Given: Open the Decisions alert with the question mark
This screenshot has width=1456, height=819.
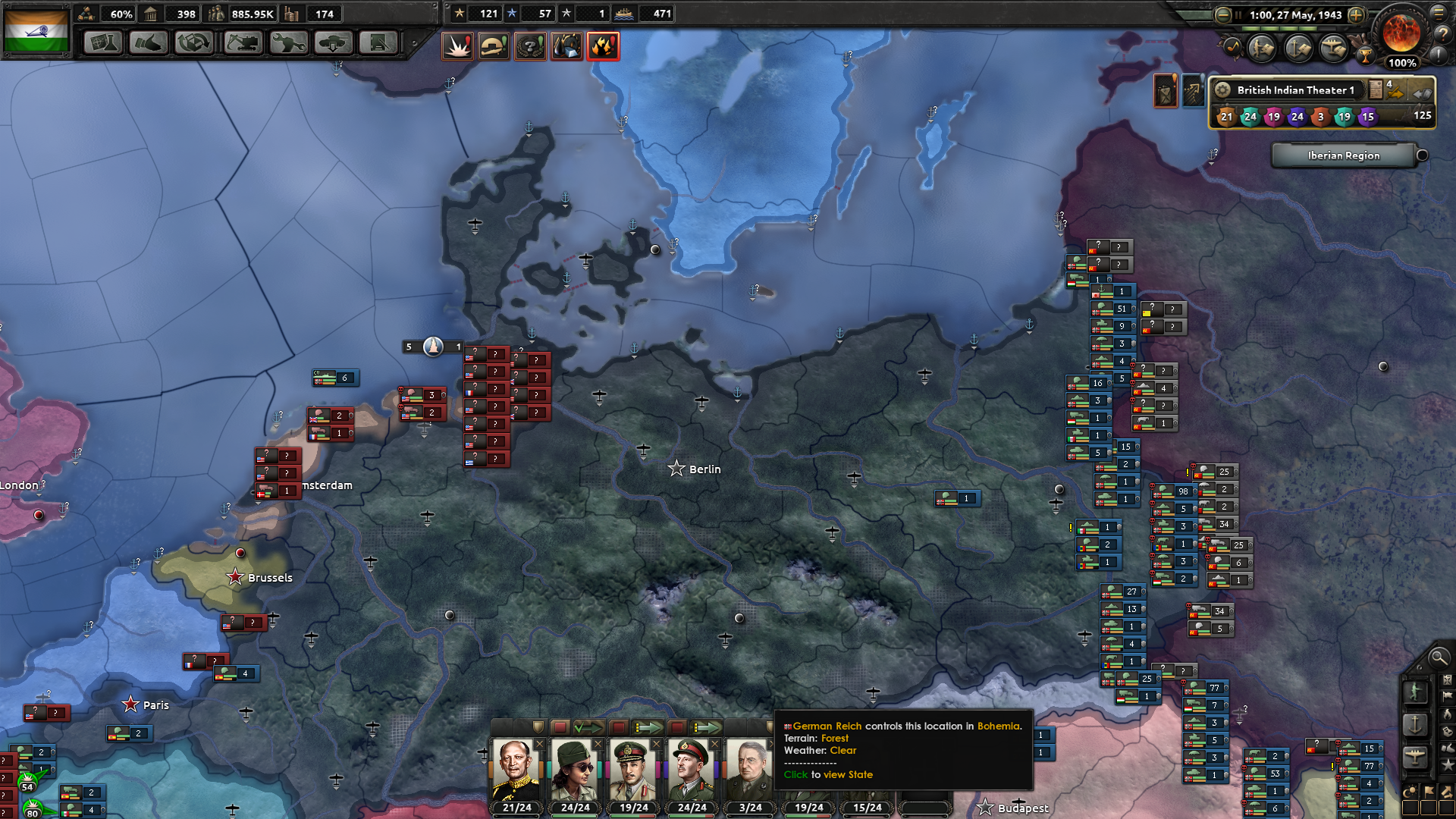Looking at the screenshot, I should tap(531, 45).
